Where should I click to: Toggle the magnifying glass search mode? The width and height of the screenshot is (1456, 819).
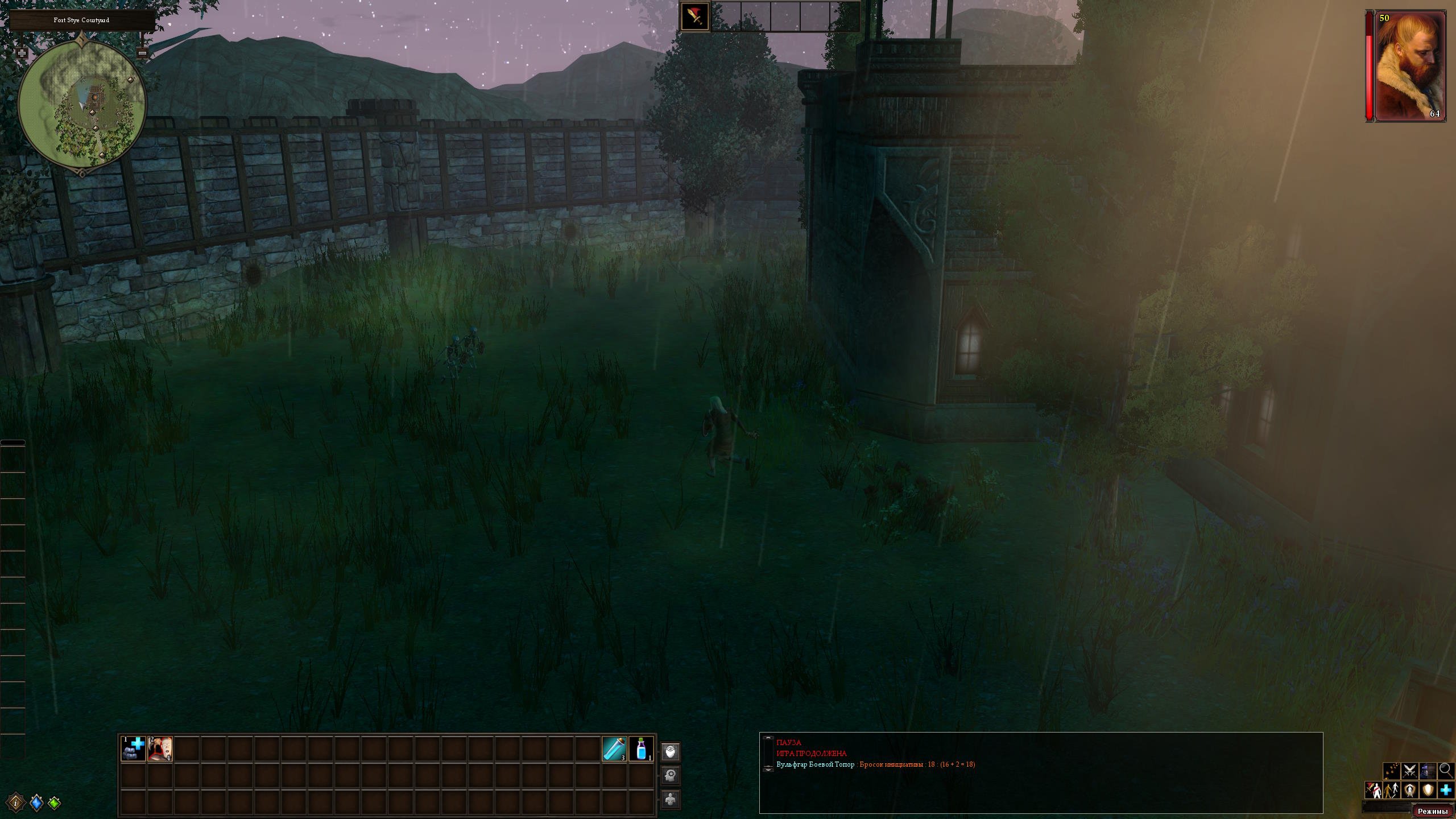coord(1446,771)
